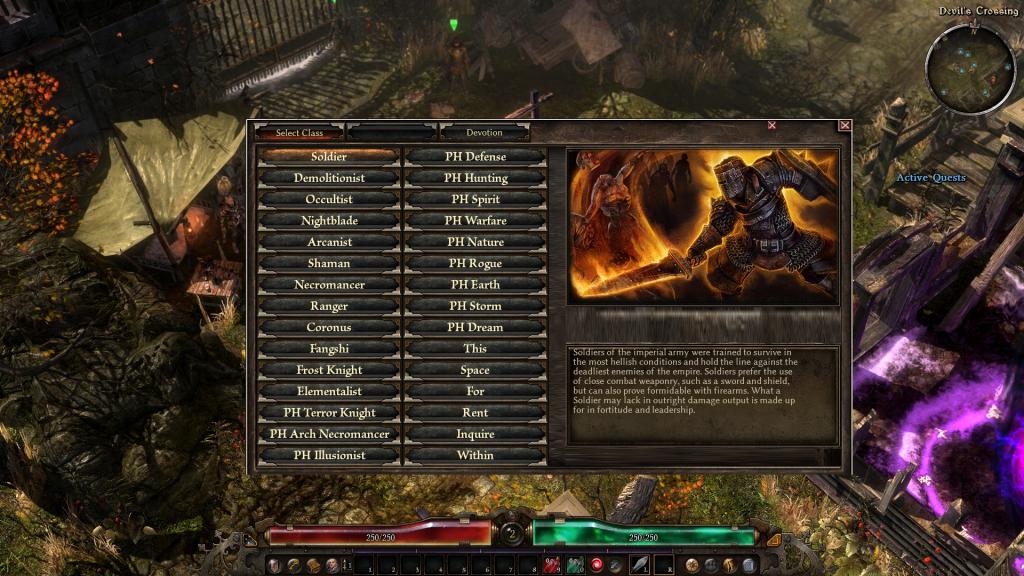Choose the Frost Knight class
The width and height of the screenshot is (1024, 576).
pyautogui.click(x=329, y=370)
